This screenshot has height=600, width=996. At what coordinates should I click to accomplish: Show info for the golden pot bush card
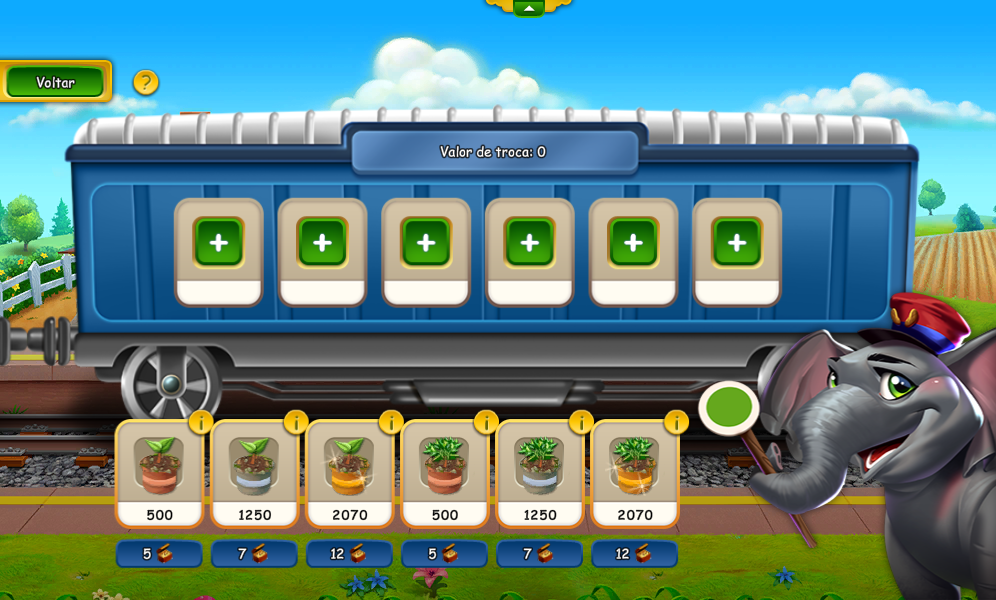click(676, 422)
